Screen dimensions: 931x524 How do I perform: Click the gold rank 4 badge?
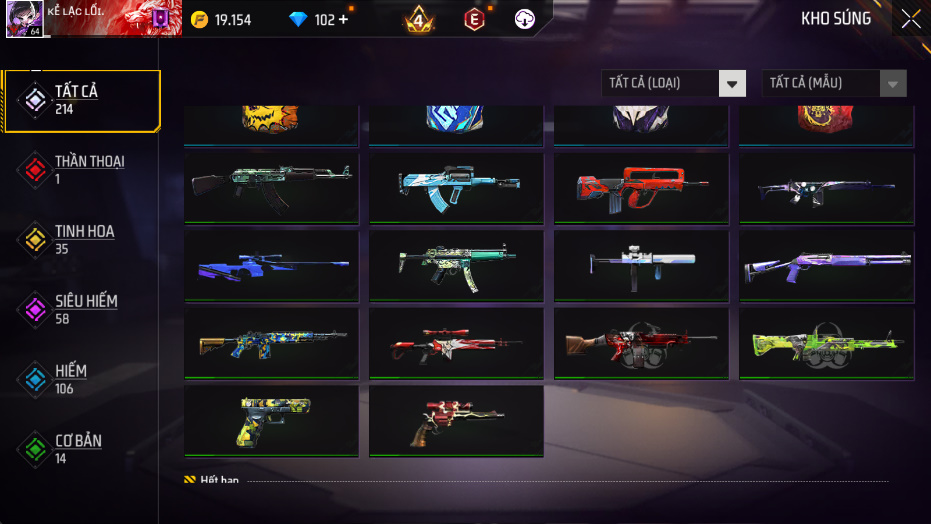pos(420,20)
